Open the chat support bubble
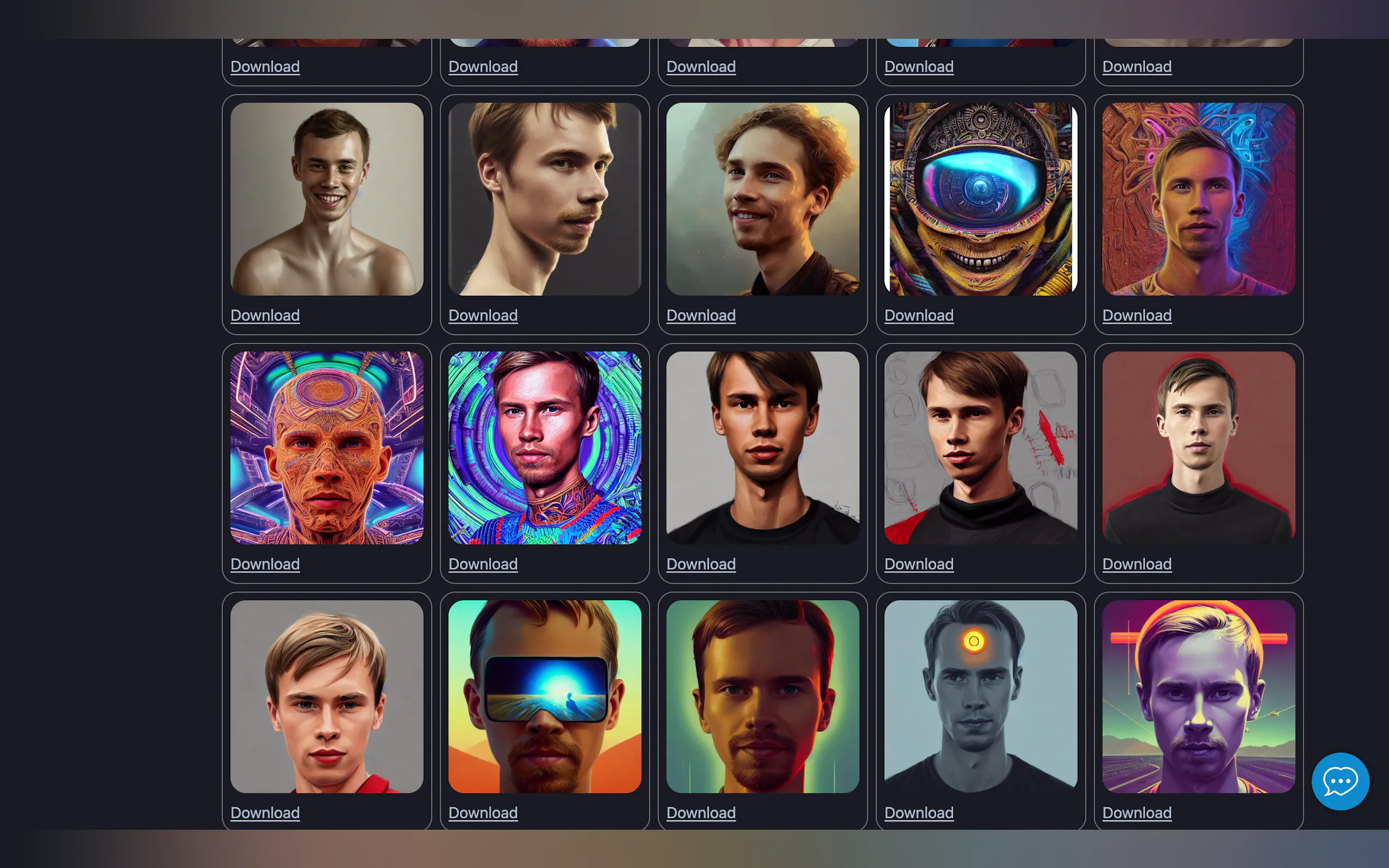This screenshot has height=868, width=1389. click(x=1340, y=781)
